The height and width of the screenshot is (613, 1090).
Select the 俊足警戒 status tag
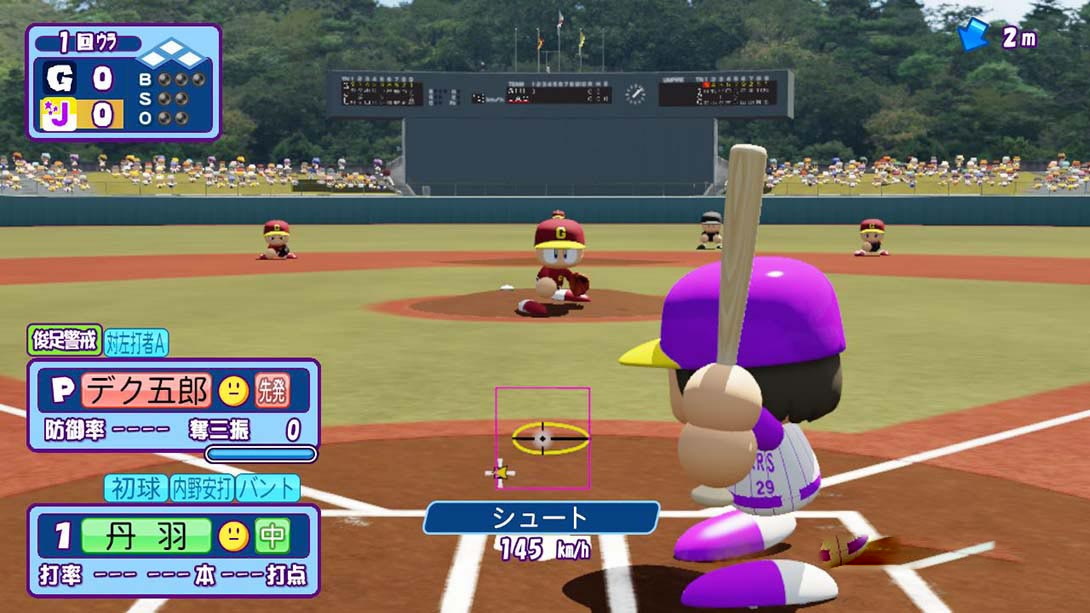point(66,341)
